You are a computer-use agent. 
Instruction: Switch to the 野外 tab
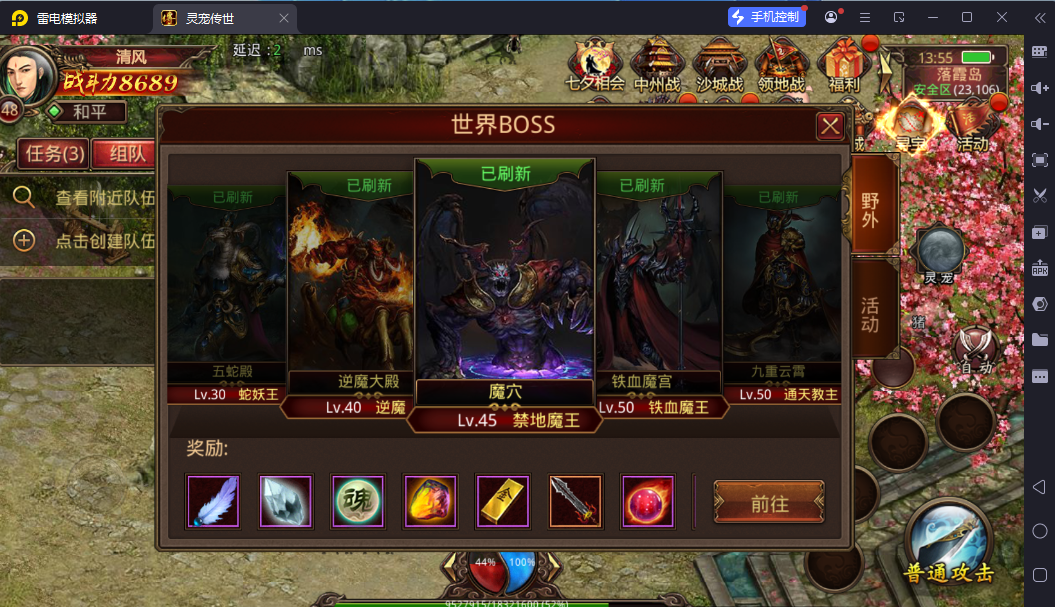click(871, 207)
